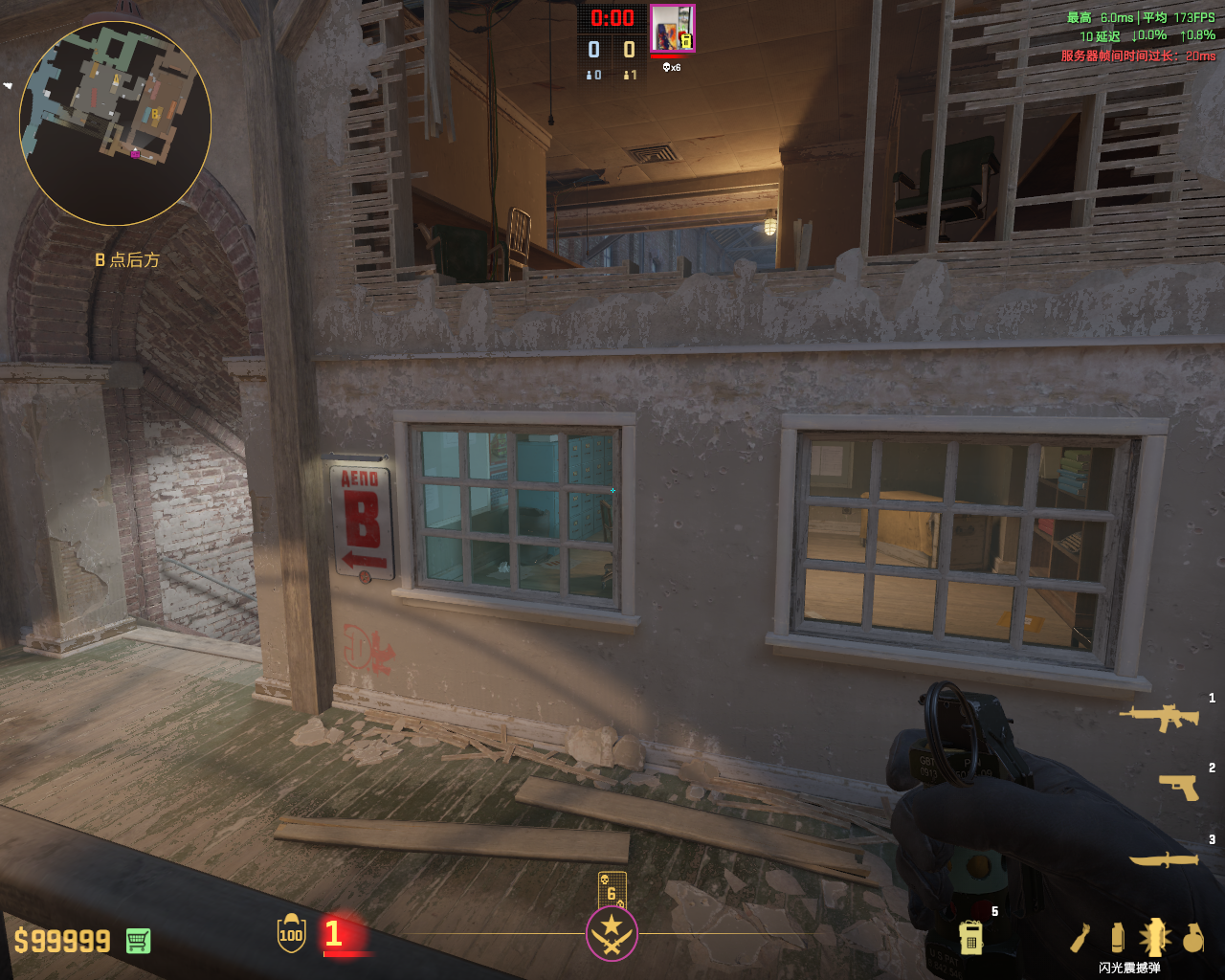
Task: Click the skull kill card showing 6
Action: coord(612,890)
